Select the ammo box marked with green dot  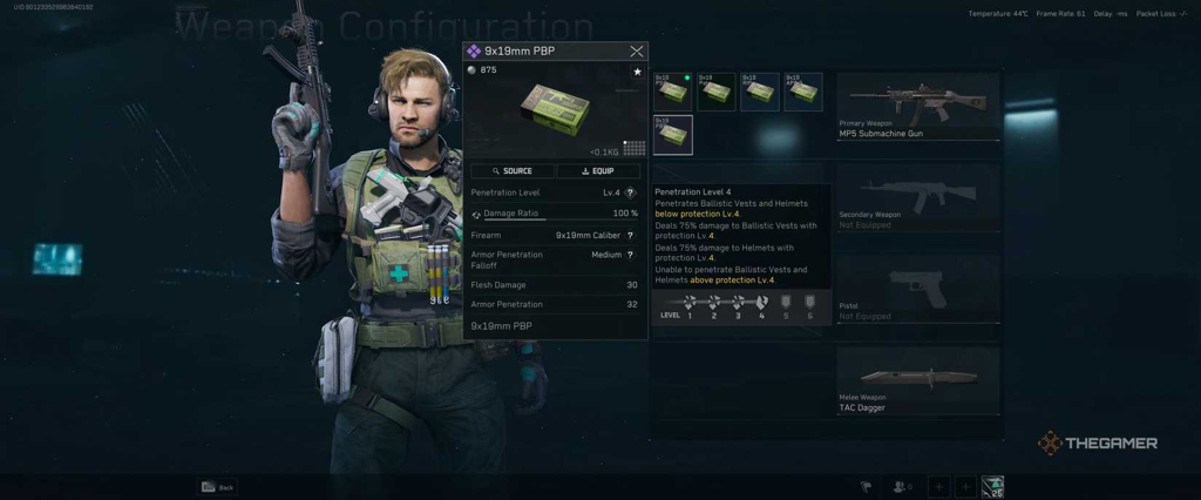click(x=672, y=91)
